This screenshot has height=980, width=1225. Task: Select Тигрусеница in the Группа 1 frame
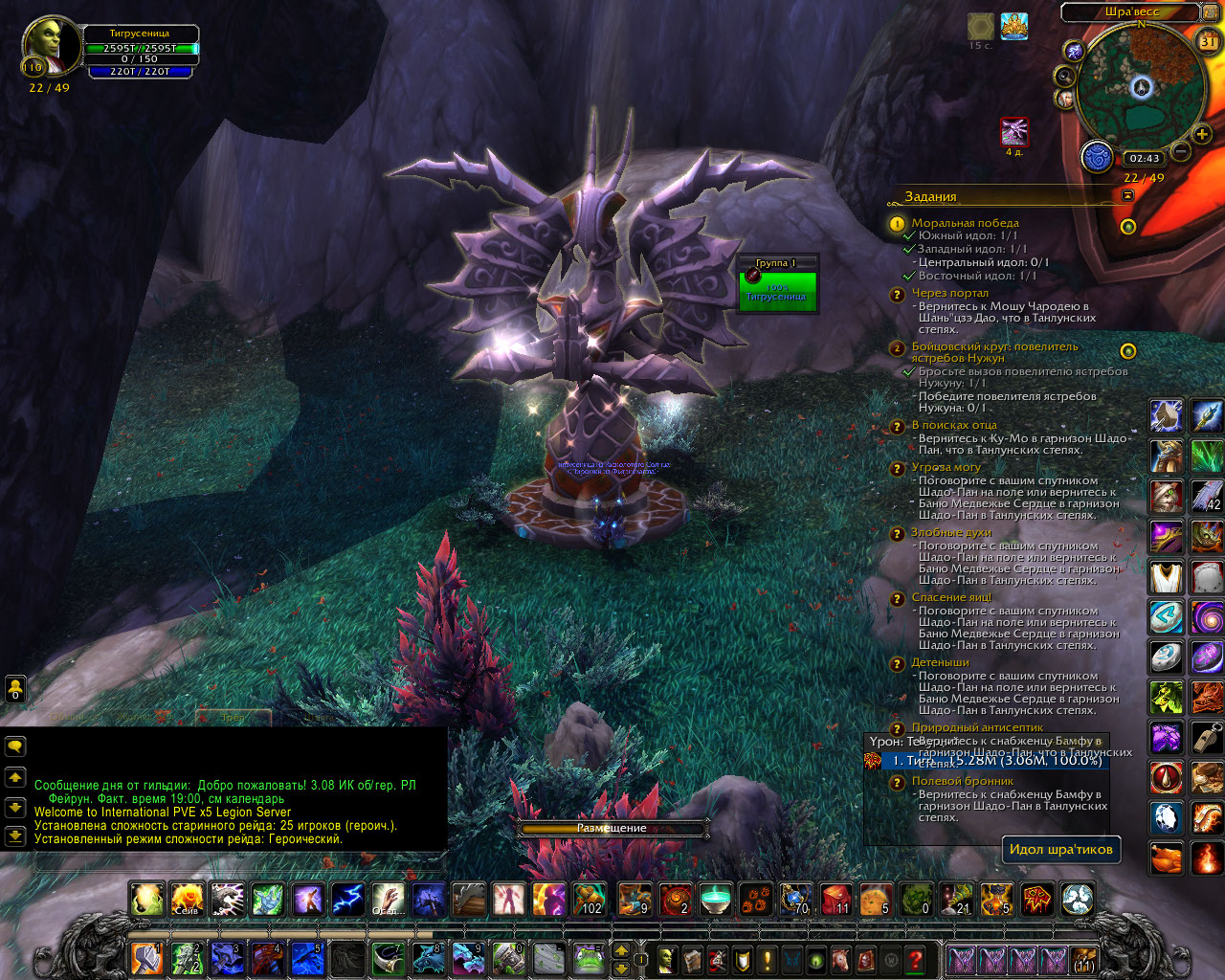click(x=779, y=290)
